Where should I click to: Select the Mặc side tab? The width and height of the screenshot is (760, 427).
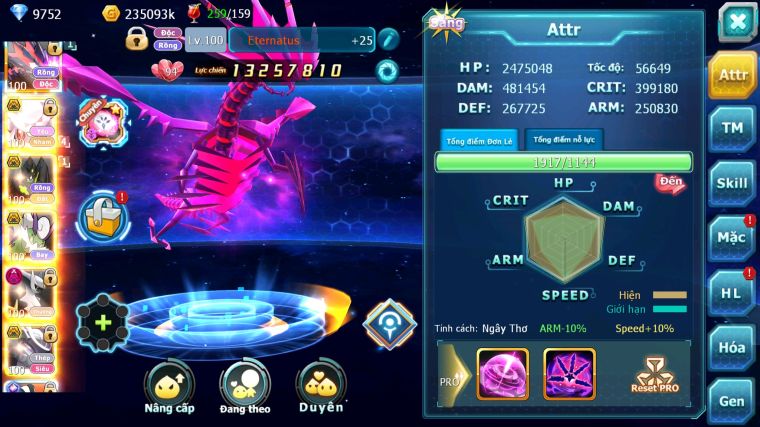(733, 238)
